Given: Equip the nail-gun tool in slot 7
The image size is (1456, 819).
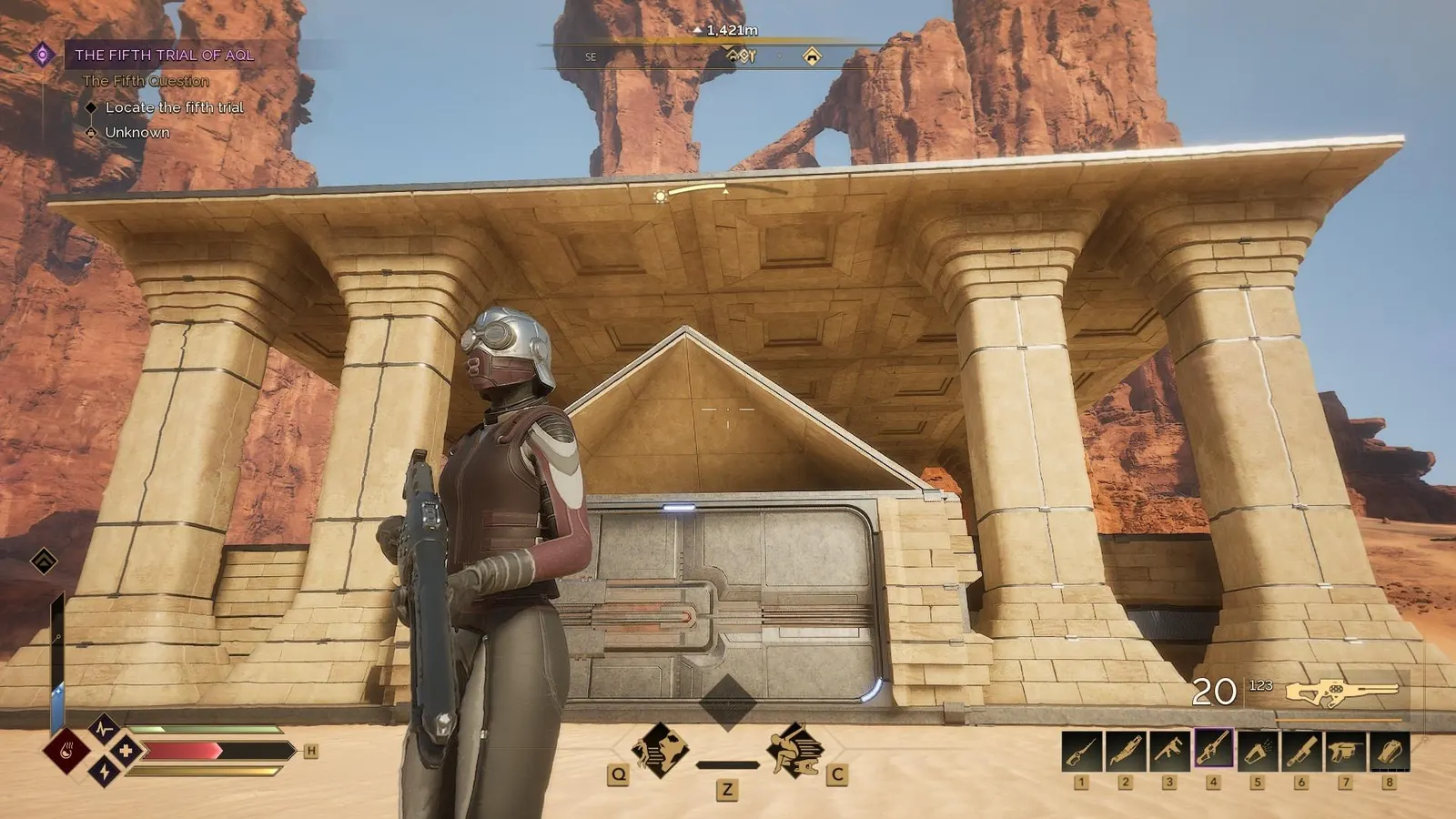Looking at the screenshot, I should [1344, 749].
